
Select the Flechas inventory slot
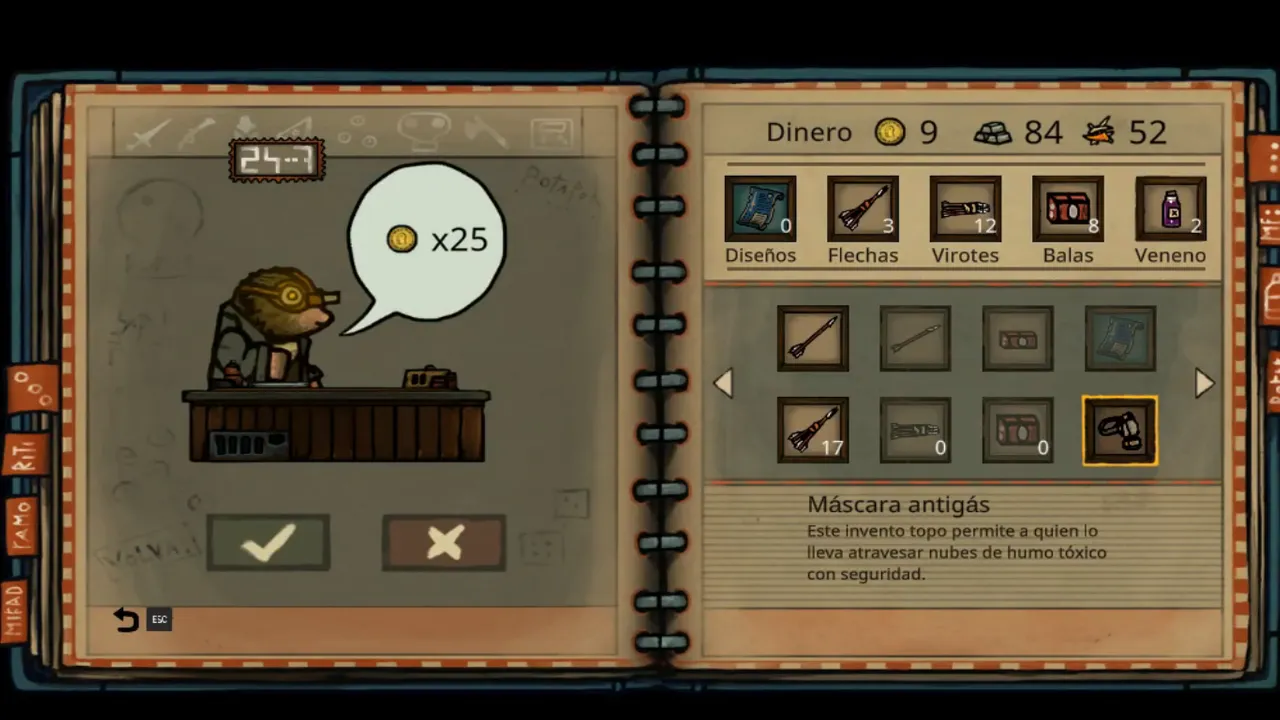863,209
